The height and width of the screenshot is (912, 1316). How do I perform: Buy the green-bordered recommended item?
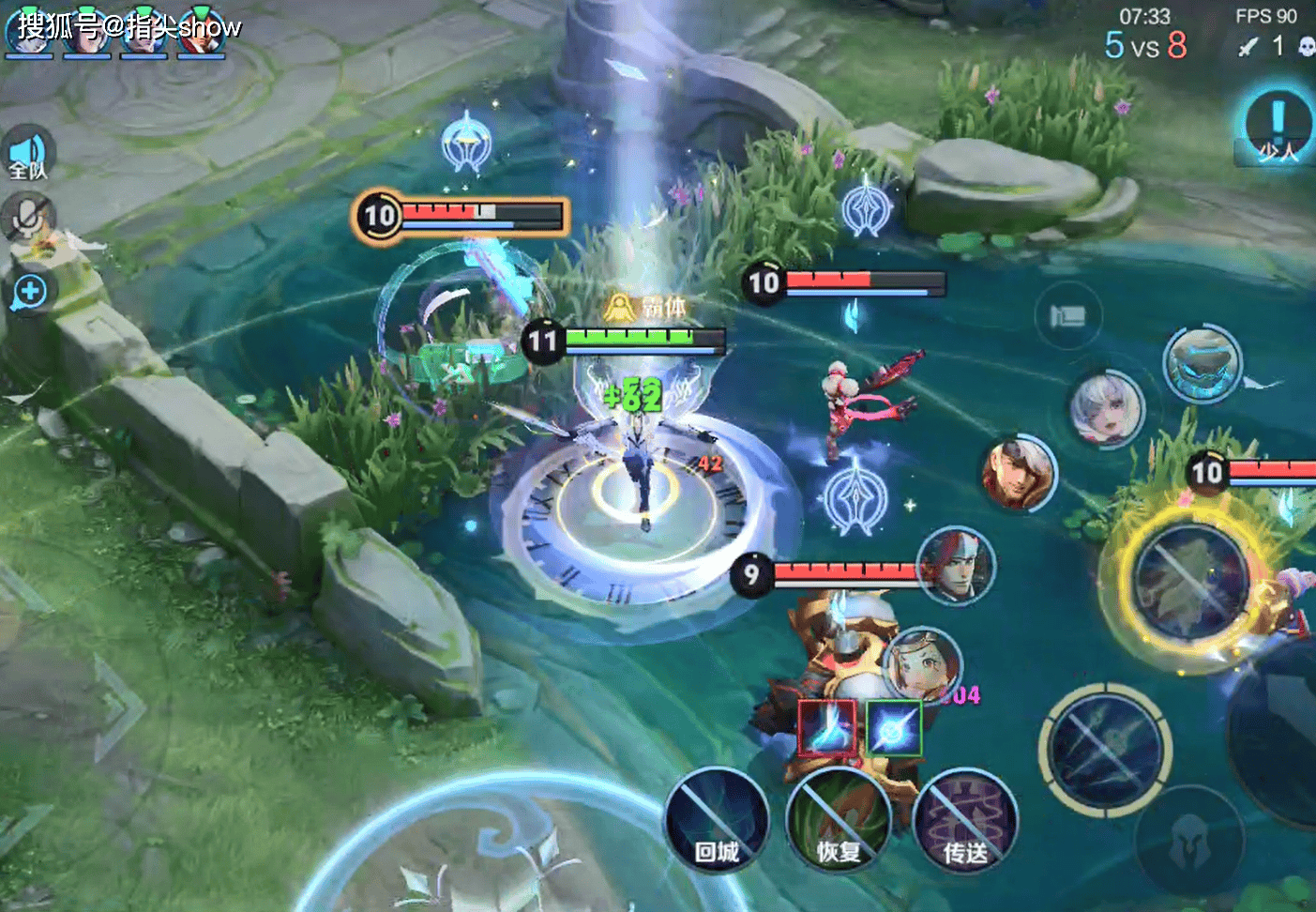(x=894, y=728)
